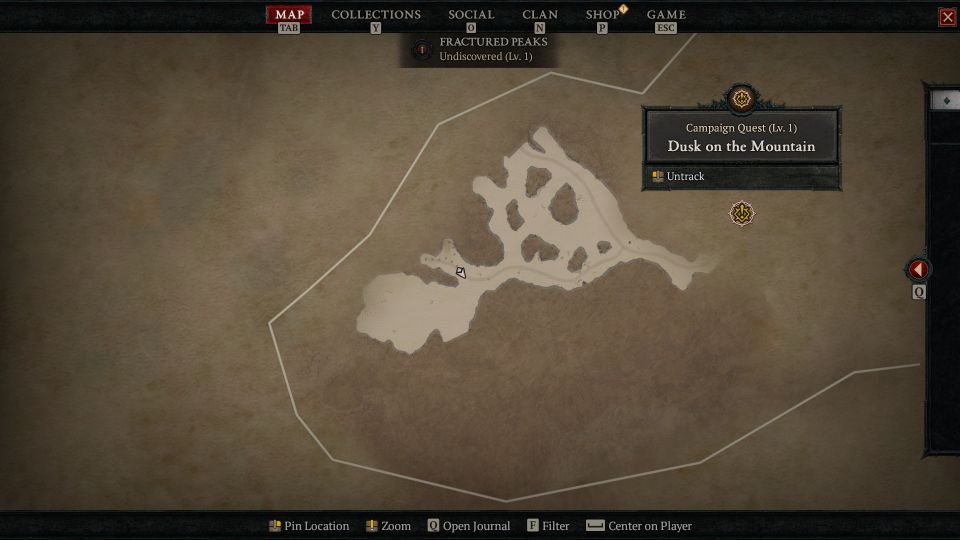Open the Collections tab

376,15
